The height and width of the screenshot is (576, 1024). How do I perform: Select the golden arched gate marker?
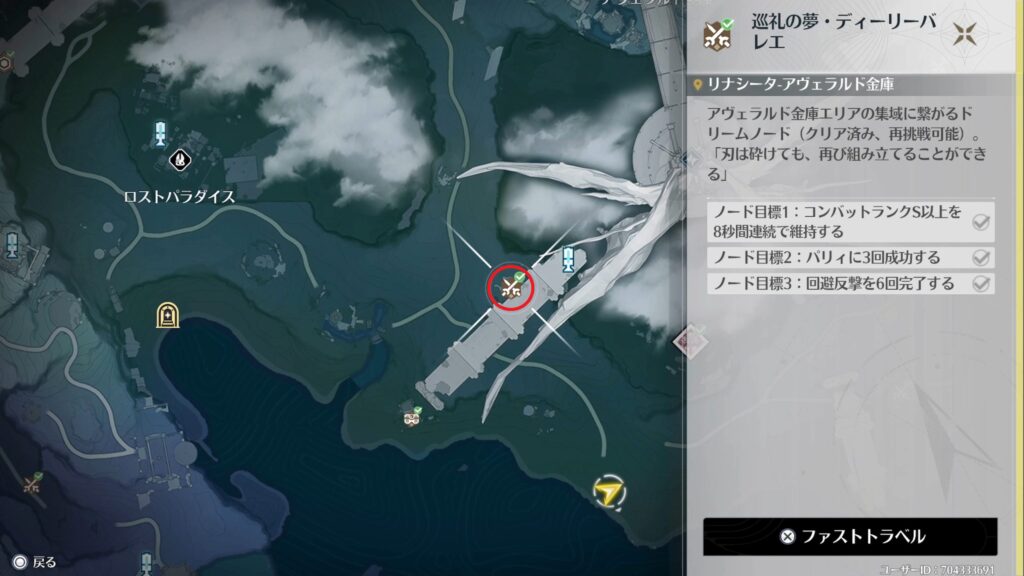tap(167, 316)
